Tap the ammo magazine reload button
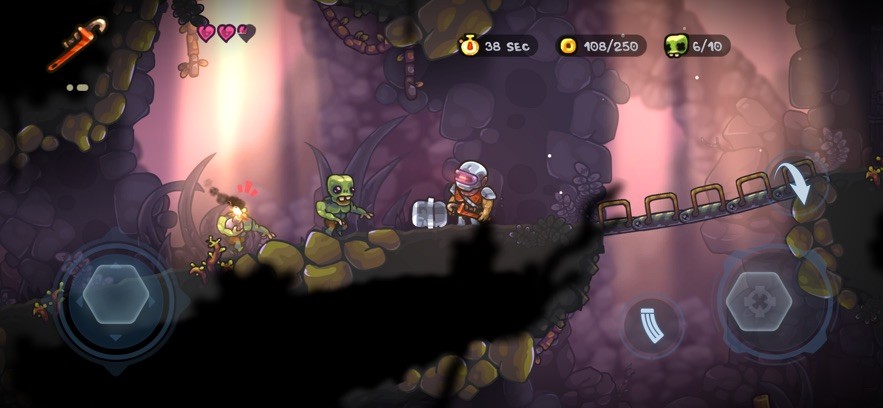883x408 pixels. (652, 326)
